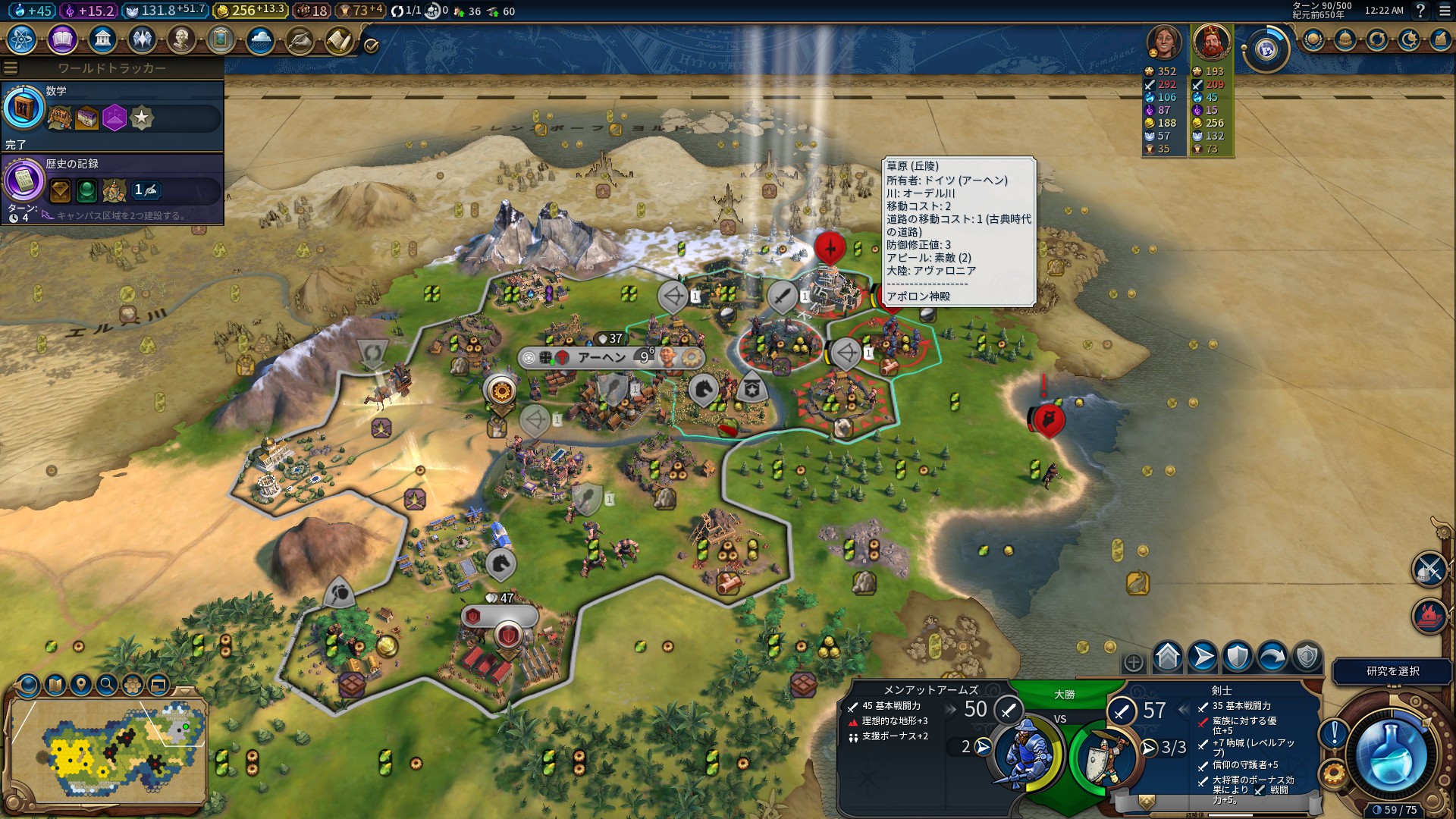
Task: Open the magnifying glass map search
Action: [x=107, y=685]
